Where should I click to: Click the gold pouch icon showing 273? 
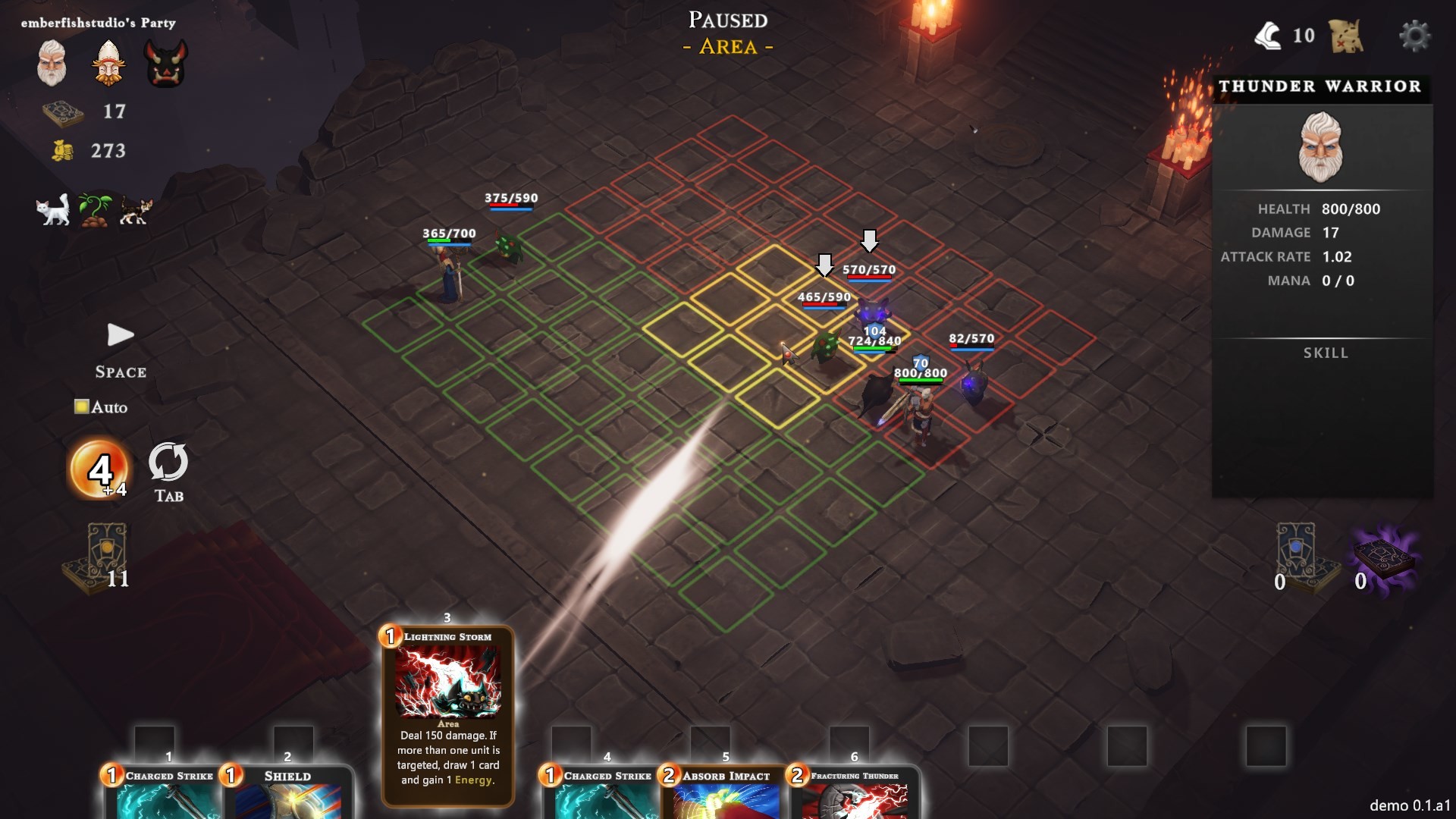click(62, 151)
